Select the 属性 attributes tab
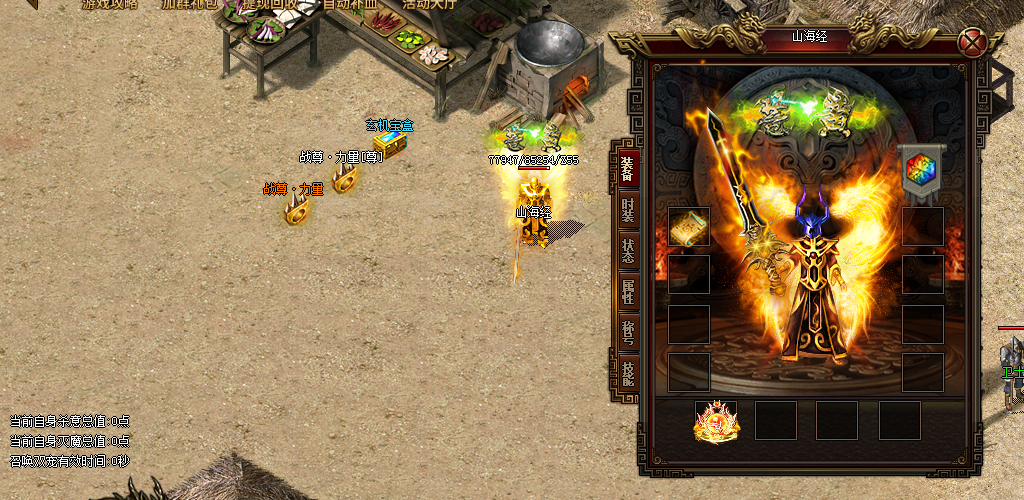 click(627, 291)
